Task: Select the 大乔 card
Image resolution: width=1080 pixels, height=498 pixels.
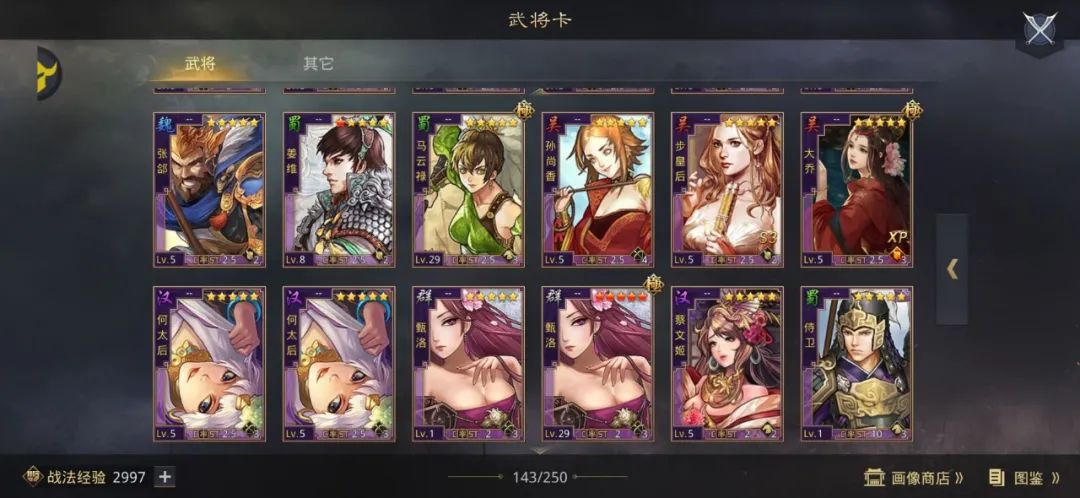Action: (856, 190)
